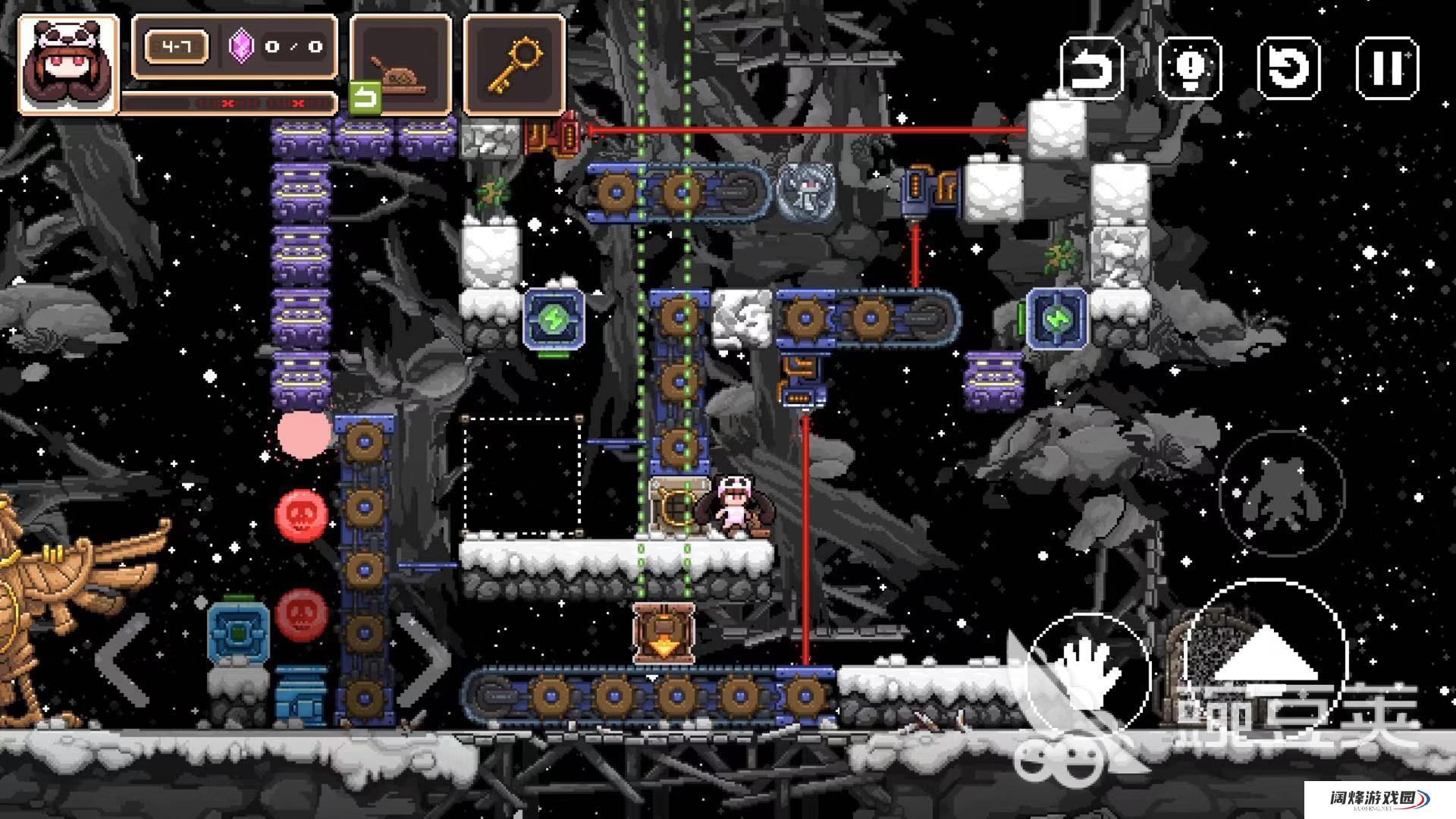Jump with the up-arrow button

pos(1265,656)
